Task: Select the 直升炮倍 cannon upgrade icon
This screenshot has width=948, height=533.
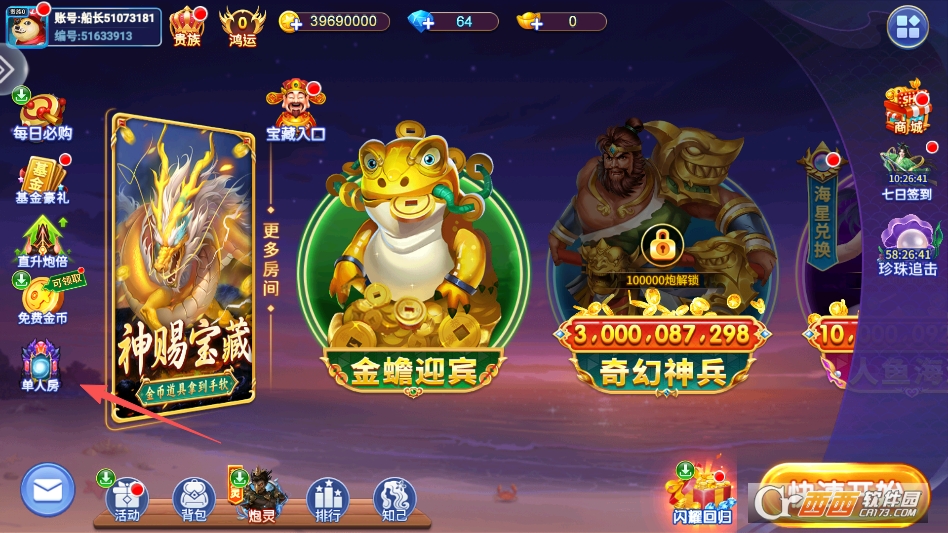Action: 42,240
